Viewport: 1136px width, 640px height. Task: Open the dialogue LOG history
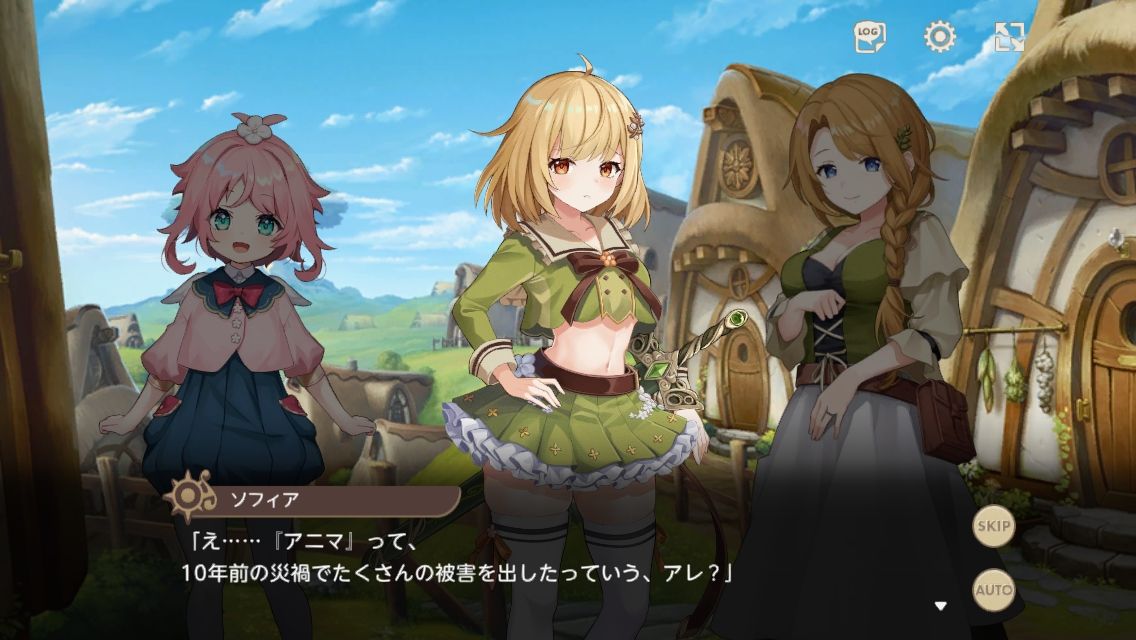870,38
